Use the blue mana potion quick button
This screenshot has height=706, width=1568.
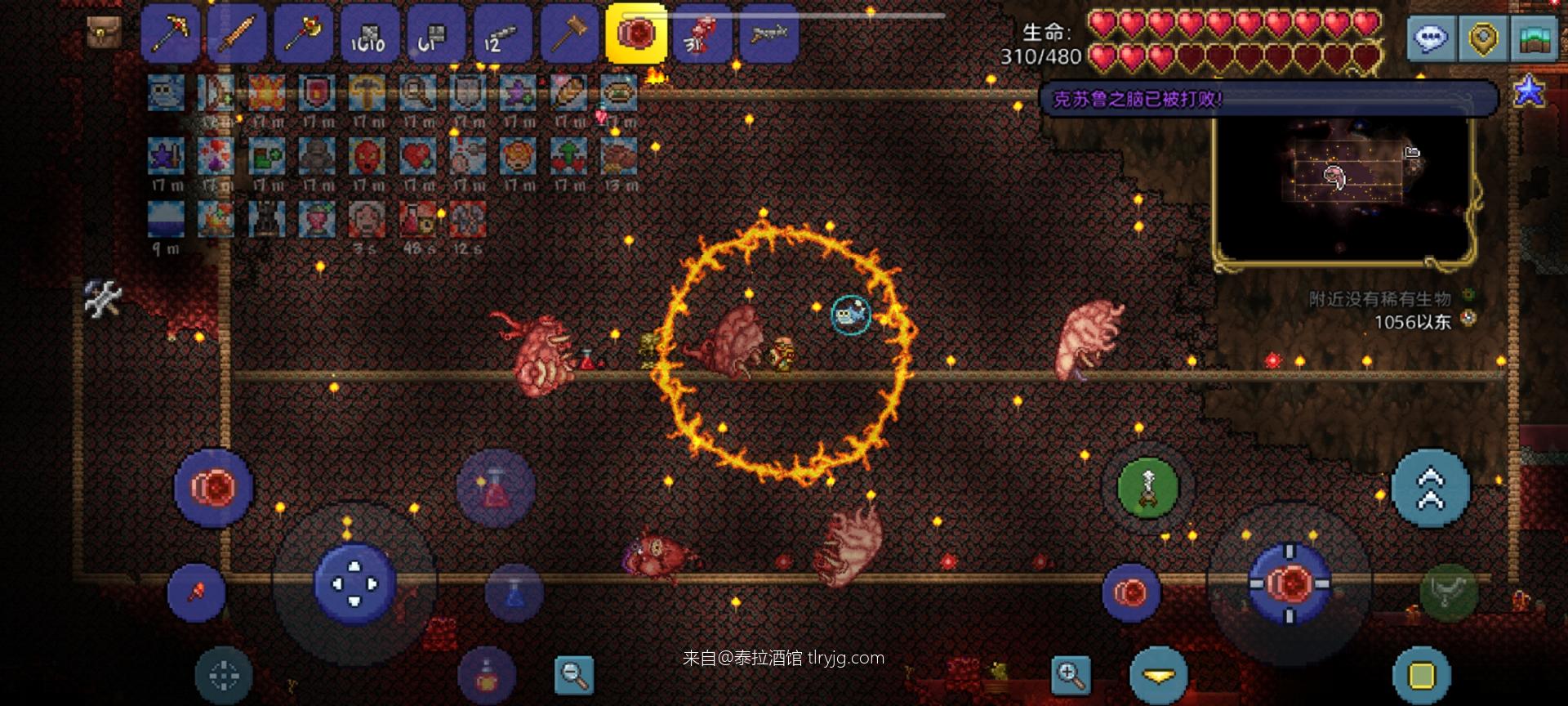[x=514, y=592]
